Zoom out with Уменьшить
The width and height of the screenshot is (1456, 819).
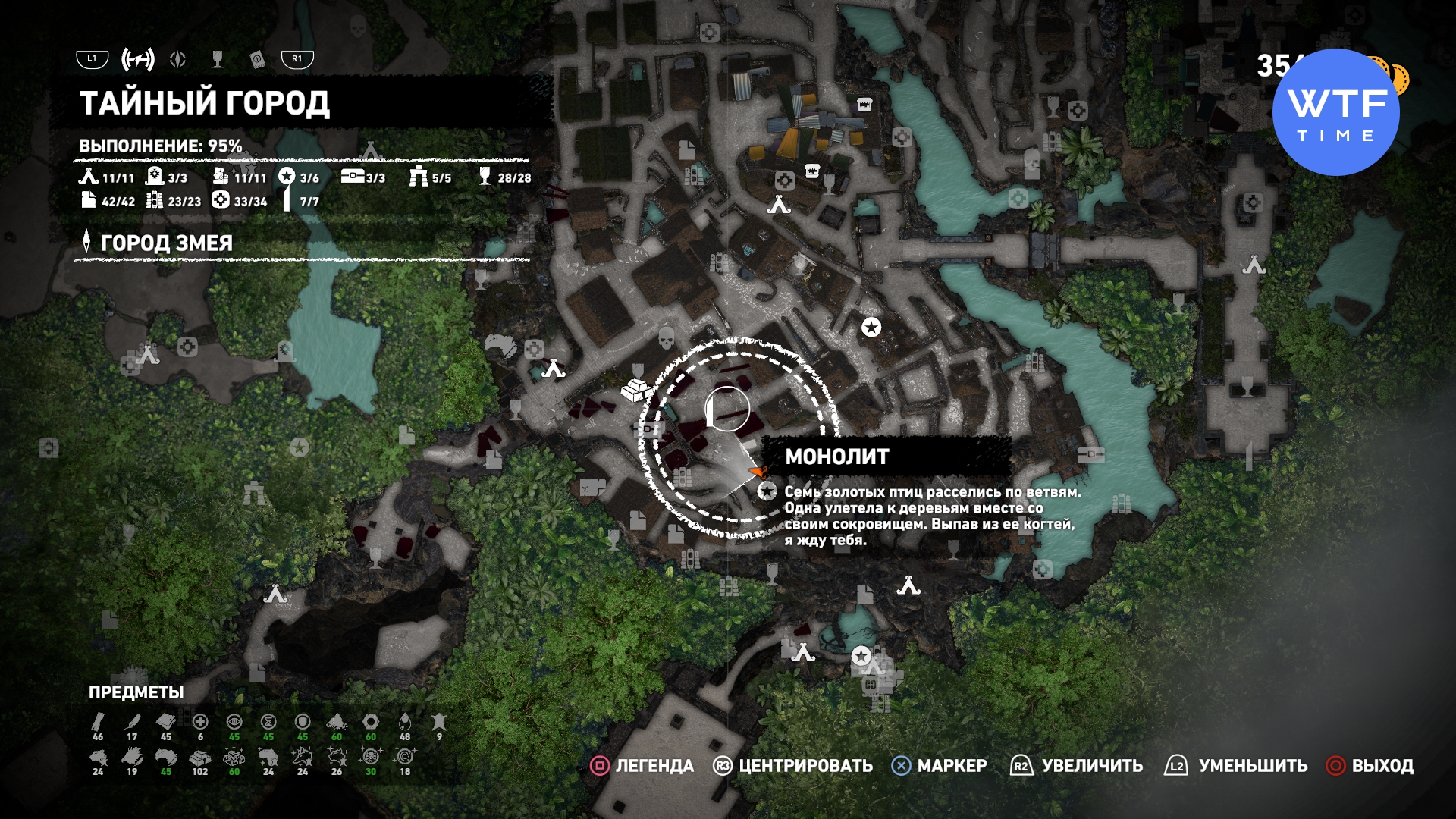pyautogui.click(x=1237, y=766)
